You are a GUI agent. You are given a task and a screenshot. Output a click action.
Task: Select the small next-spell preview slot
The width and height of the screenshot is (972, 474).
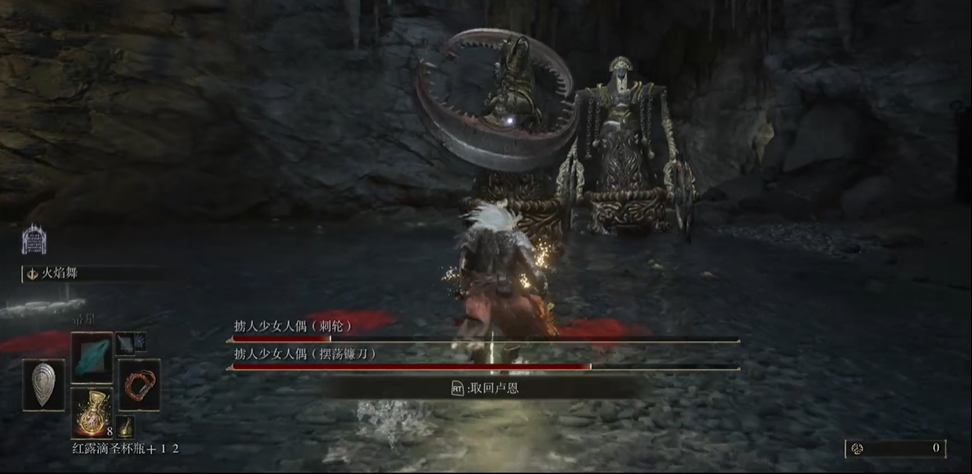point(130,342)
